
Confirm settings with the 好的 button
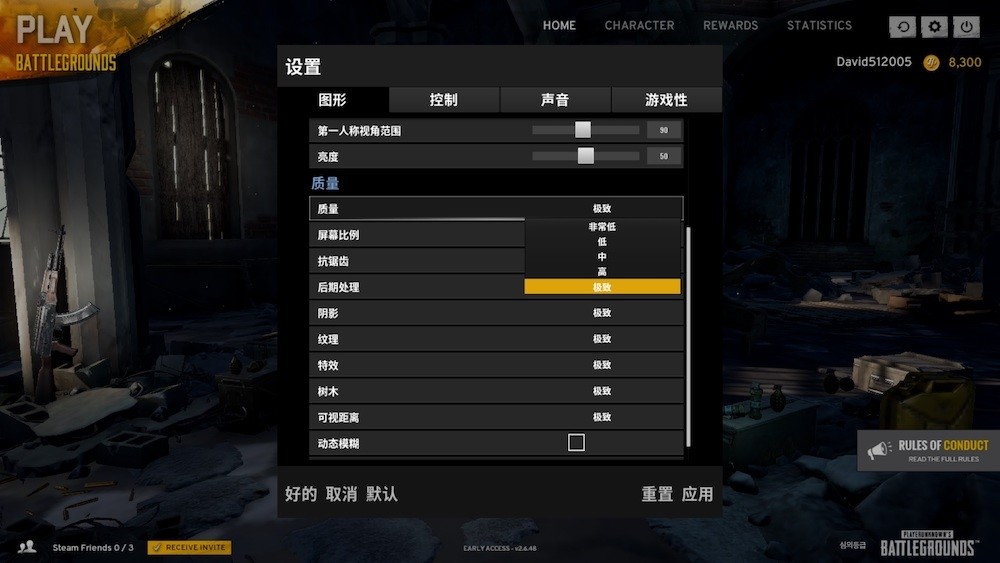click(x=301, y=494)
